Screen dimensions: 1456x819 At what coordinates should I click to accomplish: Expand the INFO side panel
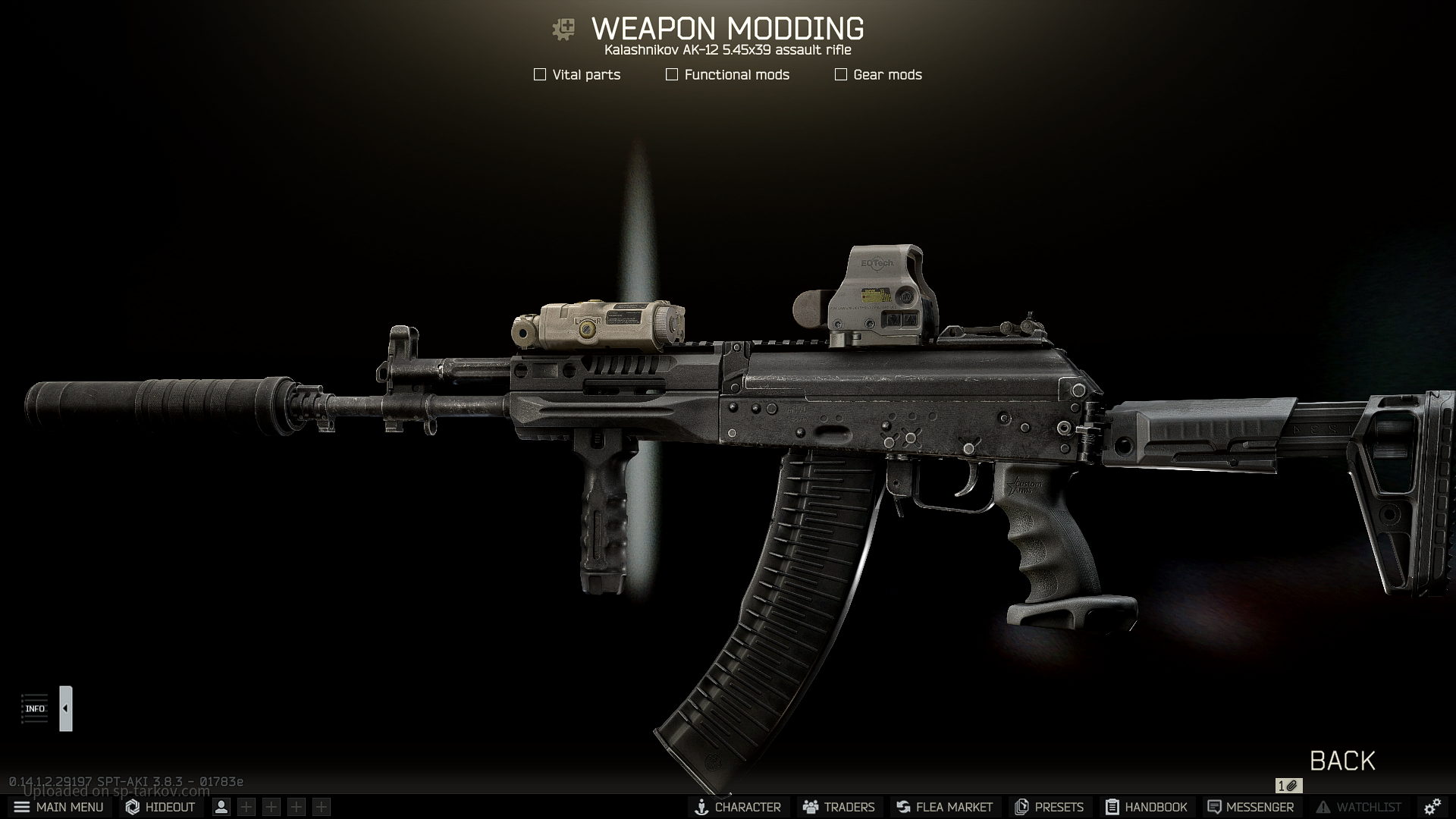pyautogui.click(x=66, y=708)
